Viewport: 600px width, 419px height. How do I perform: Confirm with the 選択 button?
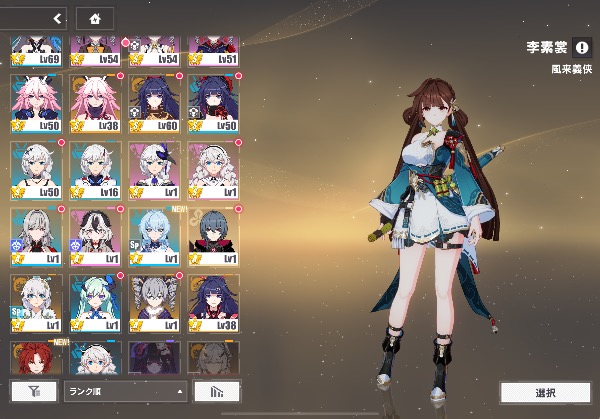coord(545,392)
